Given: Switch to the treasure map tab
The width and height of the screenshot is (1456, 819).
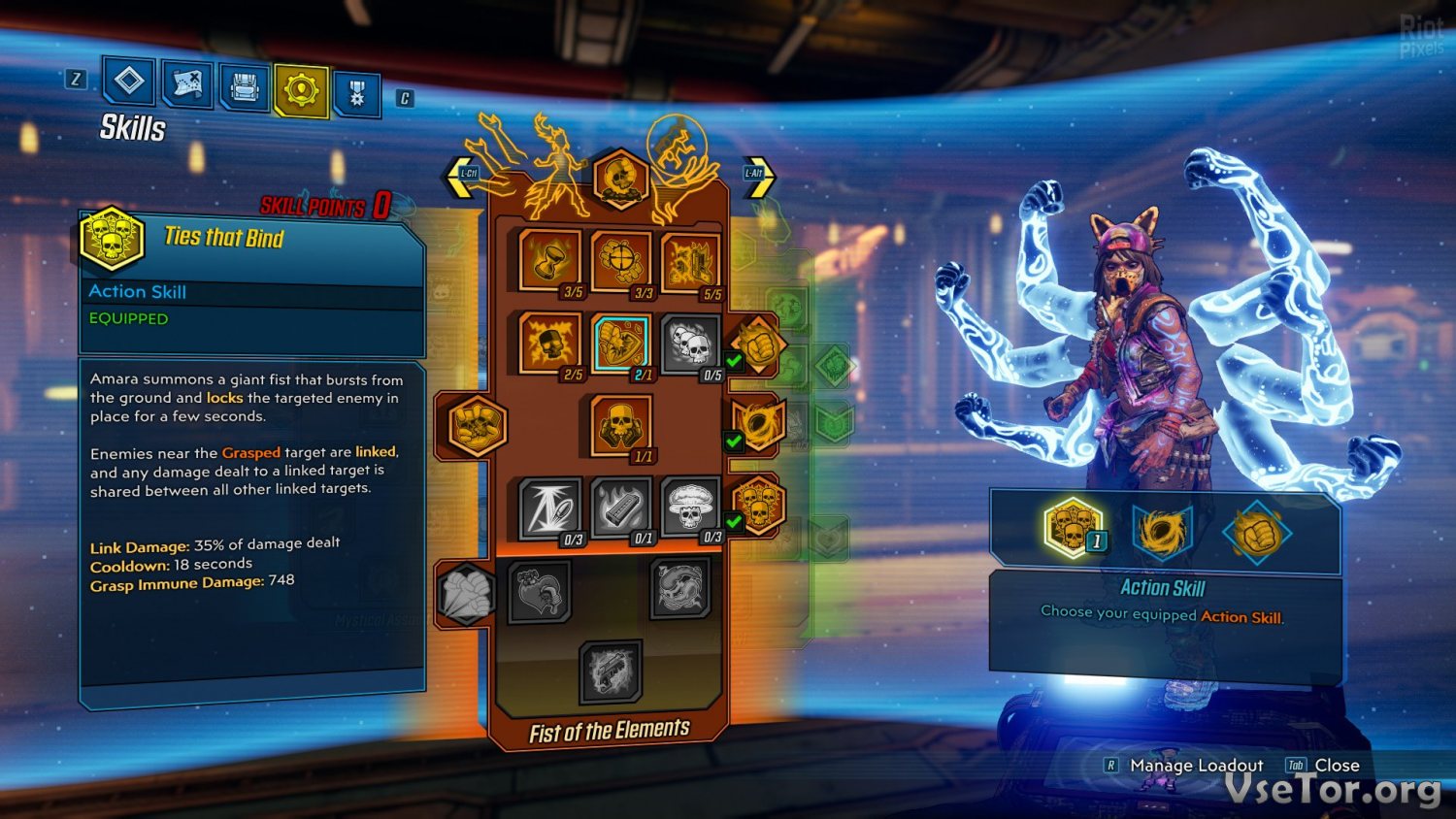Looking at the screenshot, I should point(186,85).
